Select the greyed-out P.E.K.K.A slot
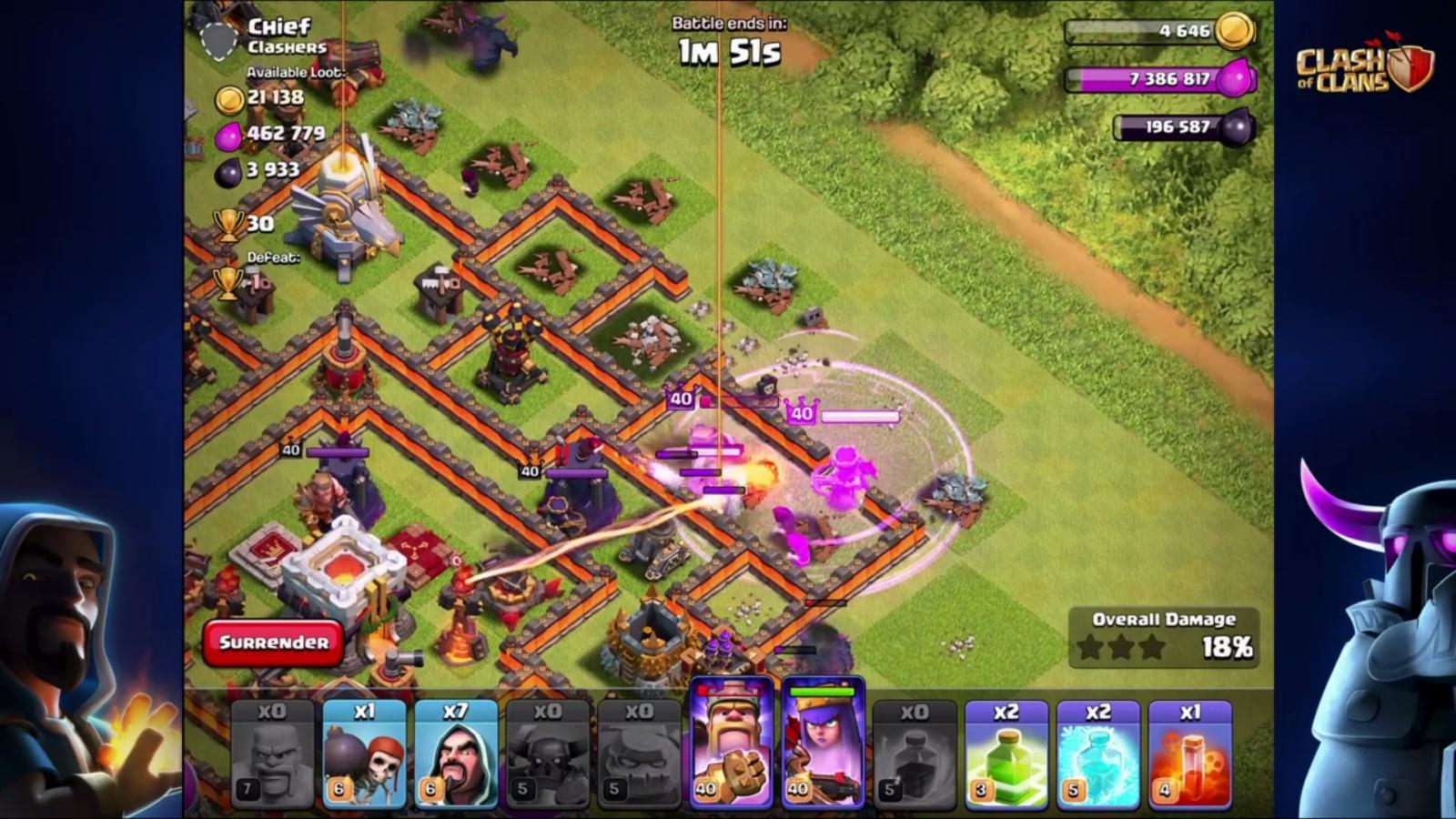 (x=548, y=753)
